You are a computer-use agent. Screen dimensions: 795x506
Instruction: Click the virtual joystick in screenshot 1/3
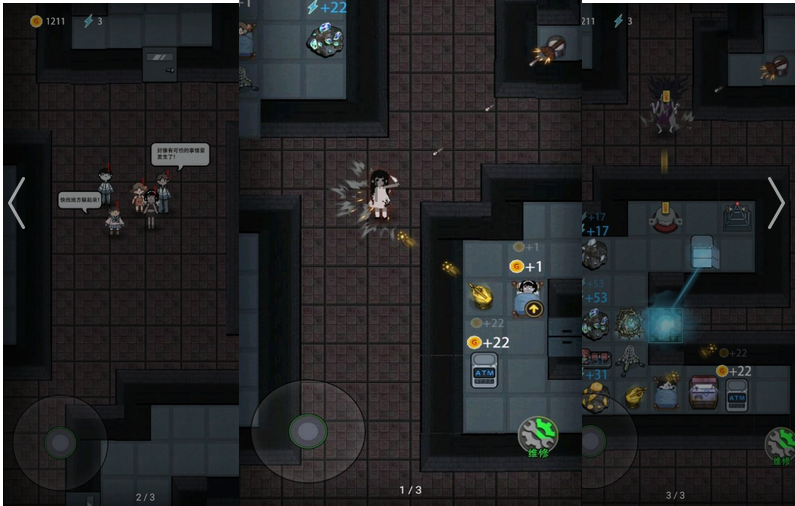[x=307, y=431]
